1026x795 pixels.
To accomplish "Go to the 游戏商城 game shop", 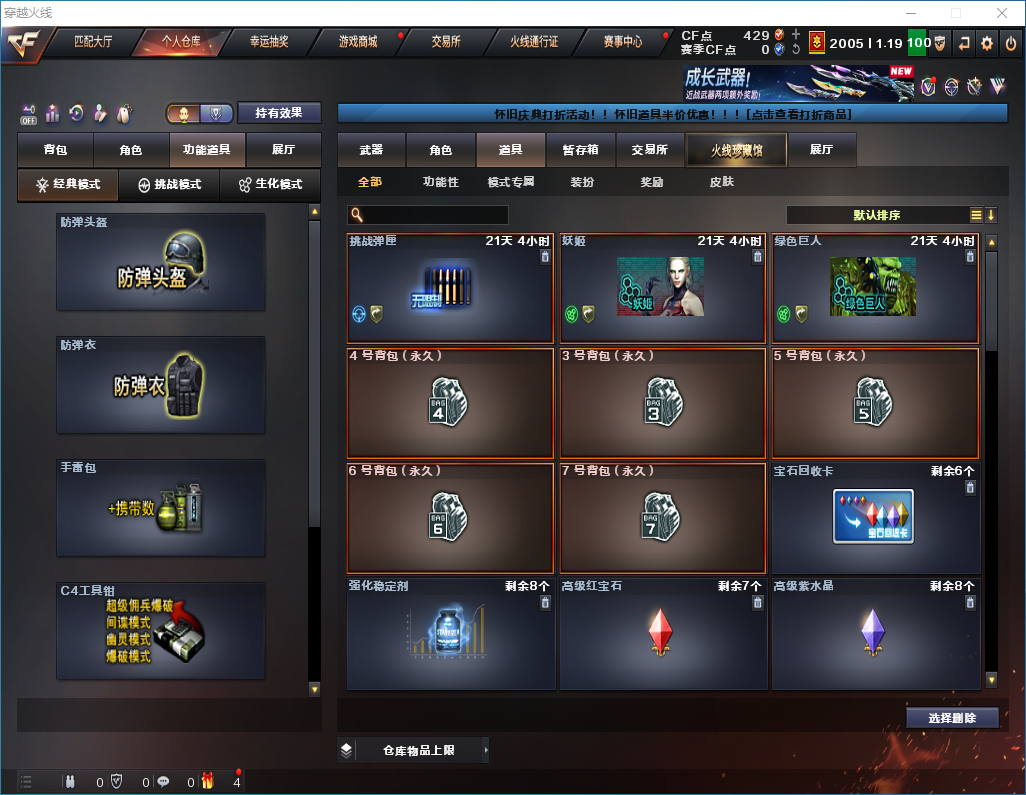I will tap(357, 42).
